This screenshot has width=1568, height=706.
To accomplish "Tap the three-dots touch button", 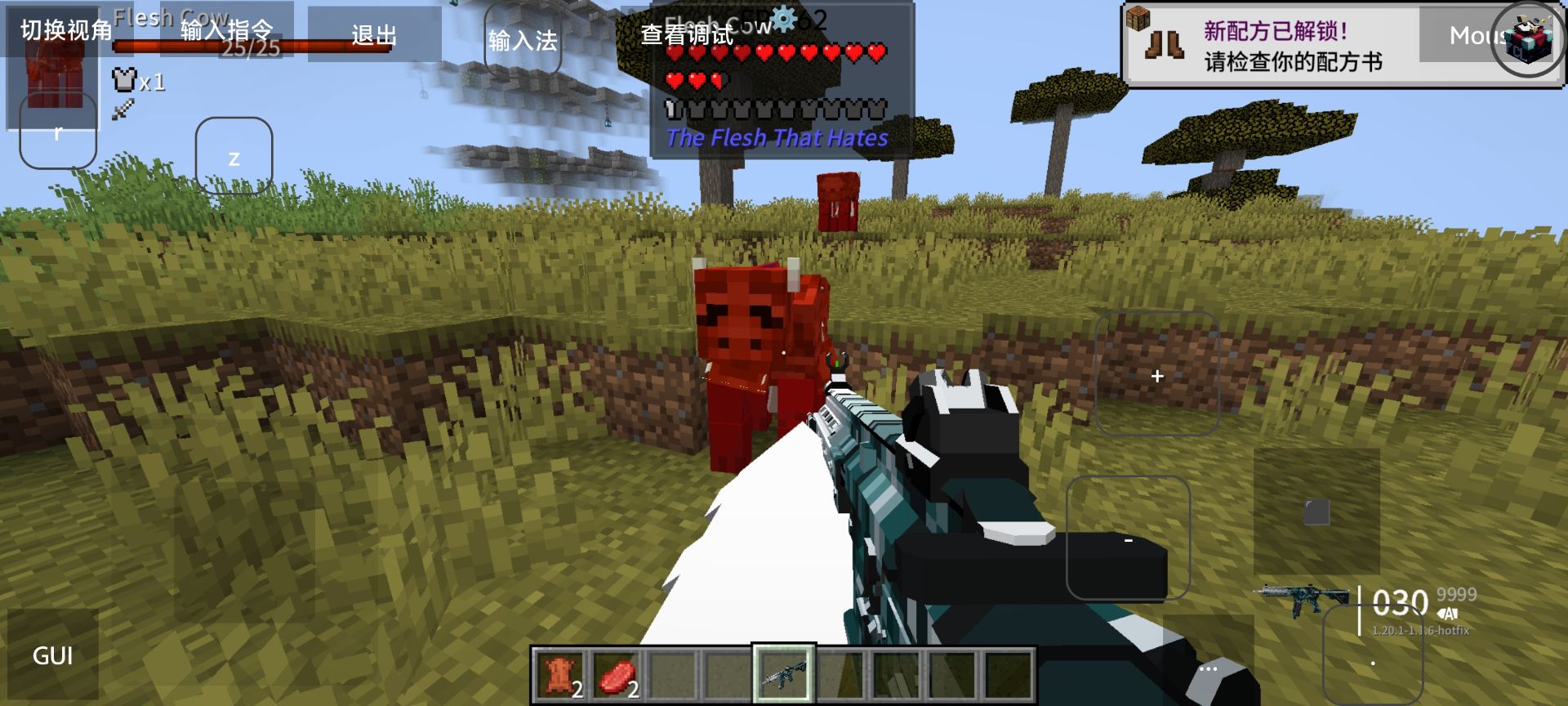I will (x=1209, y=668).
